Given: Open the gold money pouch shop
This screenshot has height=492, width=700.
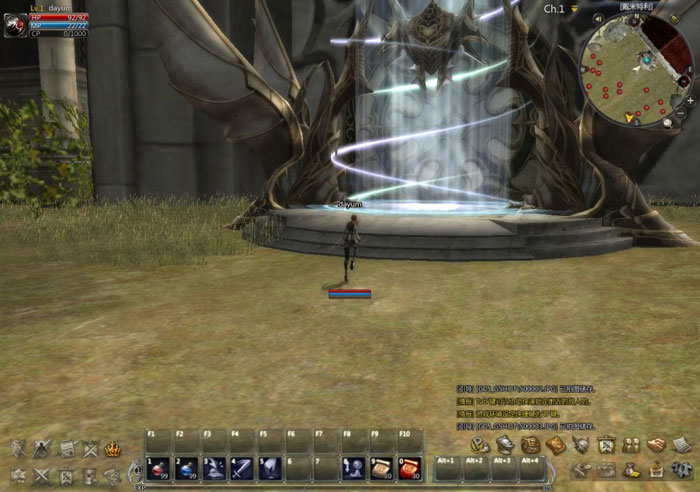Looking at the screenshot, I should [x=631, y=469].
